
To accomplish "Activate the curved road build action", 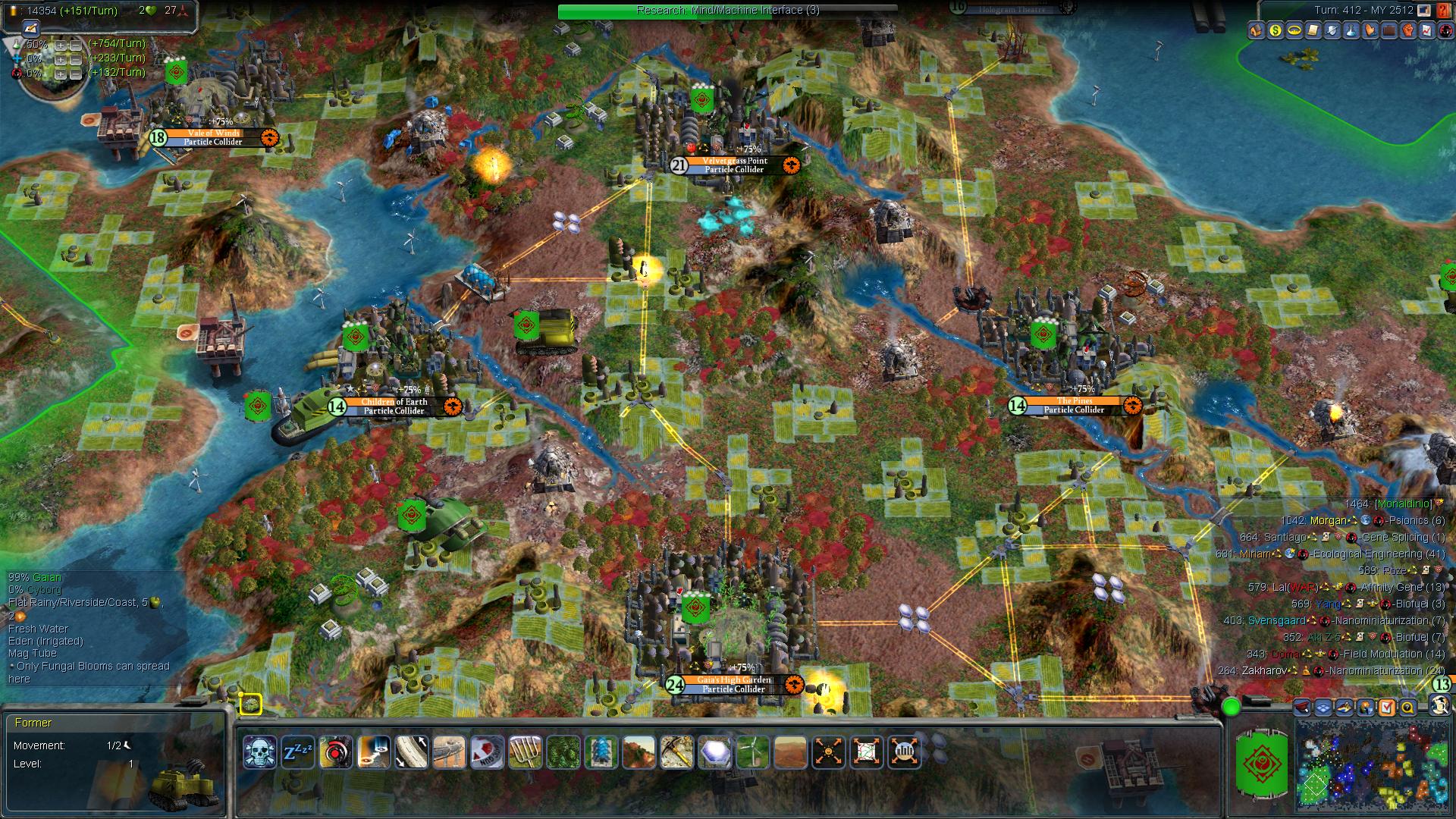I will (x=411, y=752).
